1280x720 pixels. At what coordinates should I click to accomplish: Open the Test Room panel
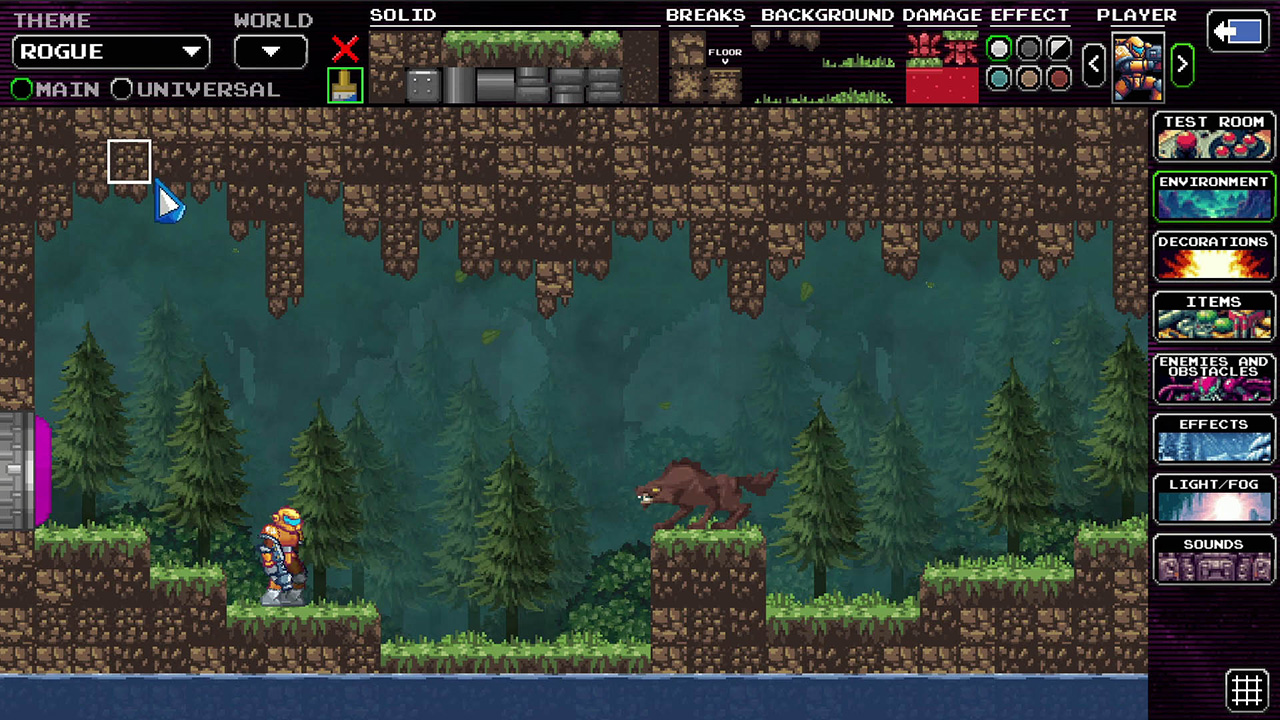click(x=1213, y=137)
